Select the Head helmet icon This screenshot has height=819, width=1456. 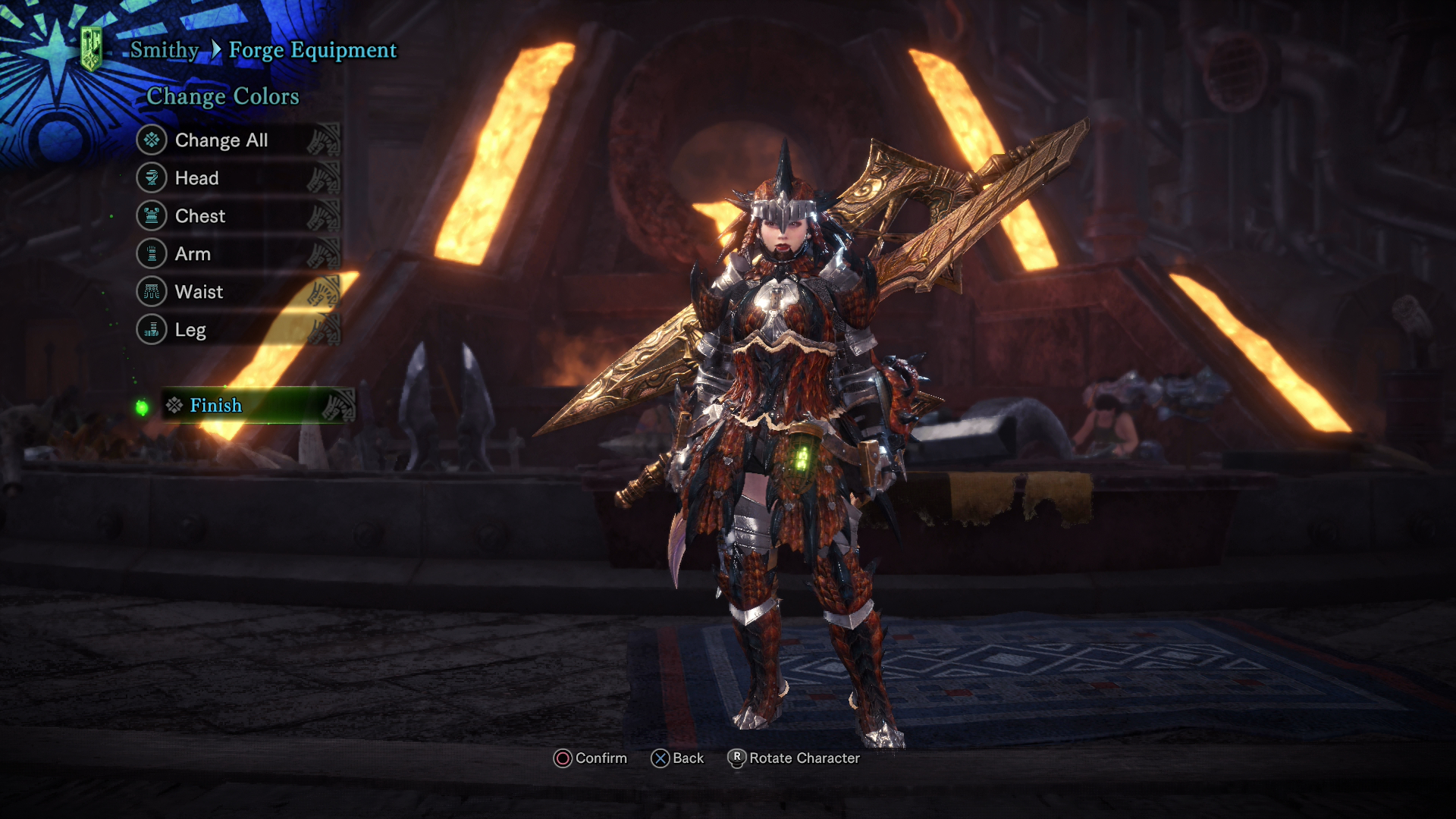point(152,178)
